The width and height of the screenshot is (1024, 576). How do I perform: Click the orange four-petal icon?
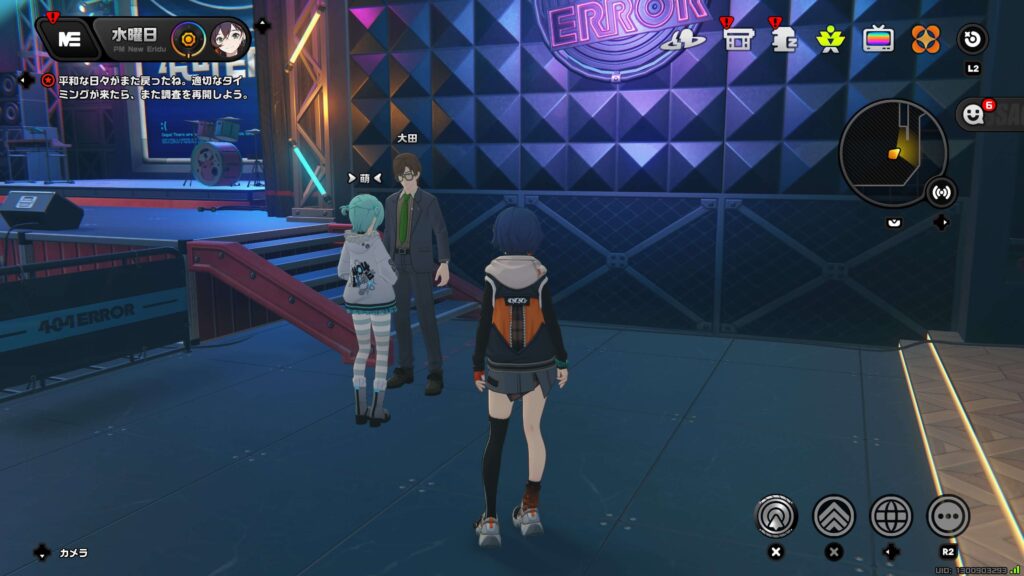tap(925, 40)
